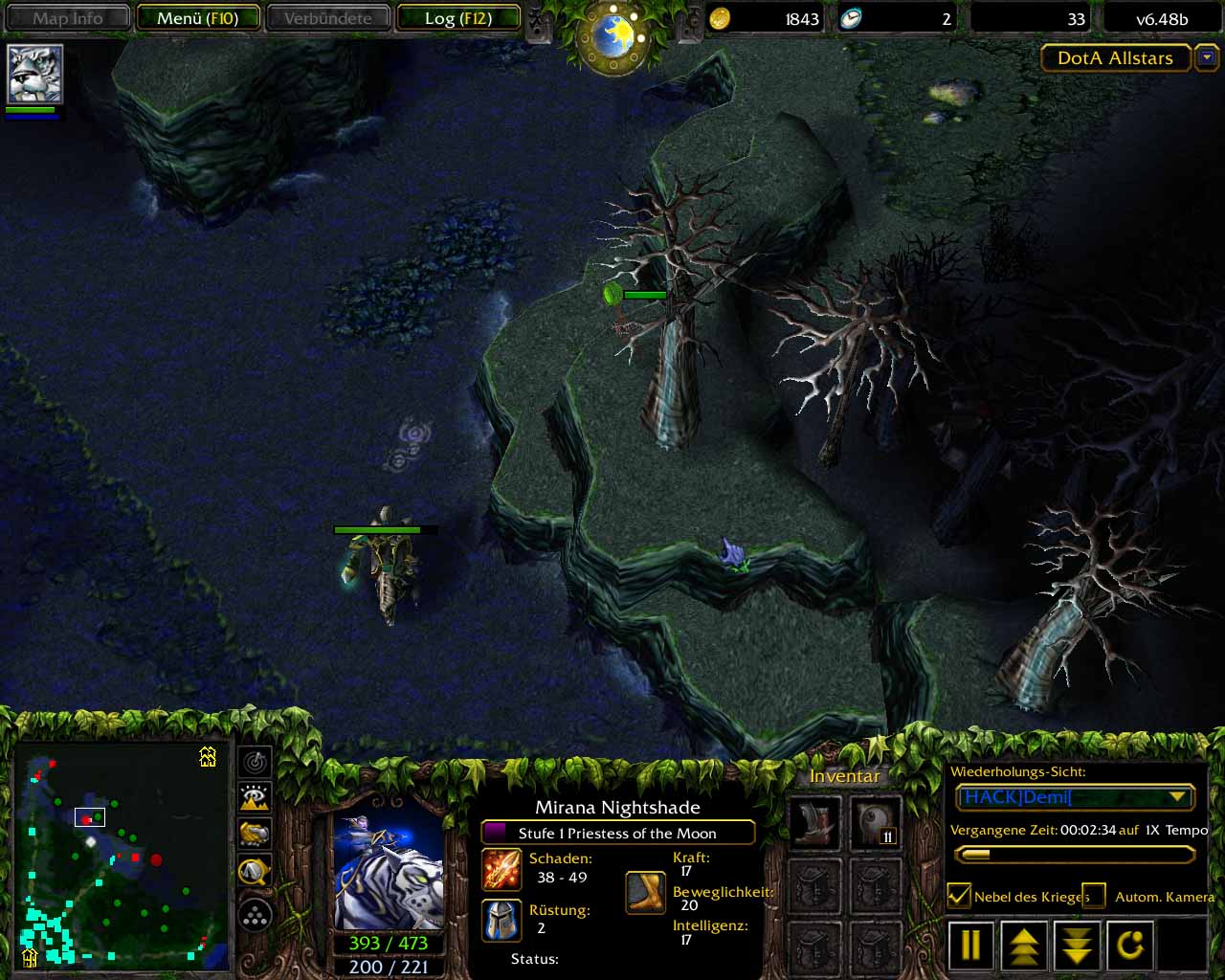This screenshot has height=980, width=1225.
Task: Restart the replay with the circular arrow
Action: pos(1130,946)
